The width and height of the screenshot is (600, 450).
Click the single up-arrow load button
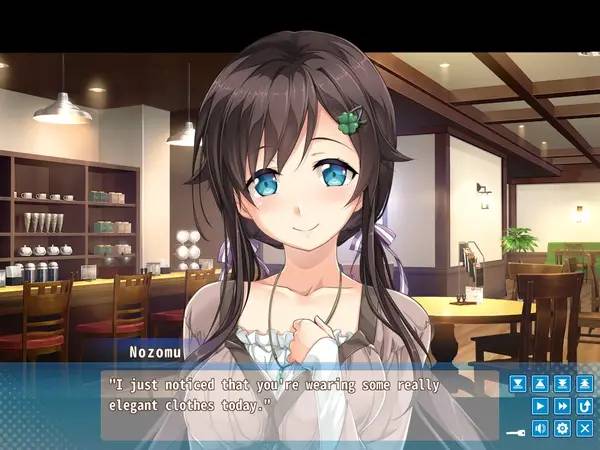(540, 383)
